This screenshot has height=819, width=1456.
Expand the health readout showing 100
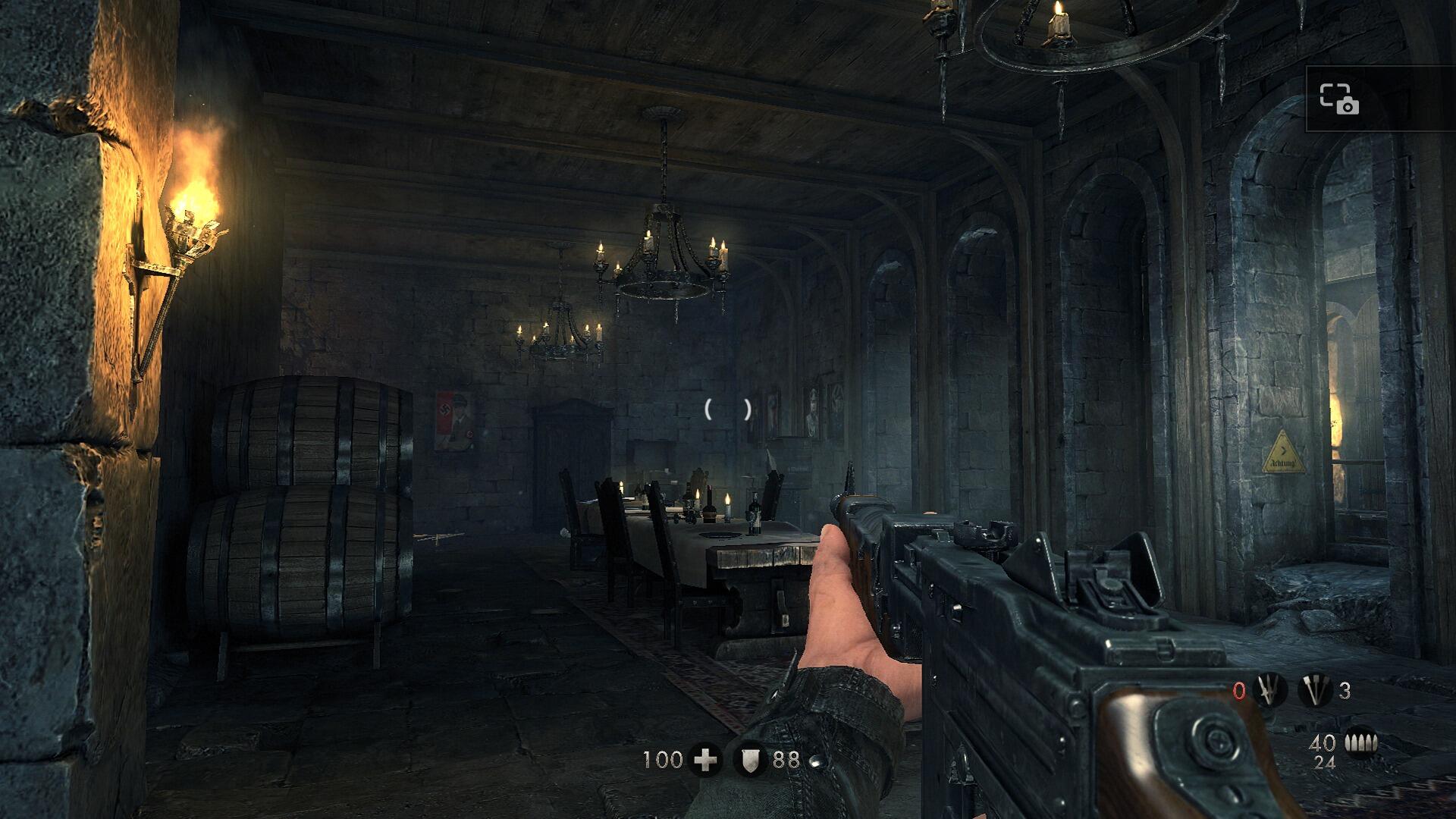point(663,758)
